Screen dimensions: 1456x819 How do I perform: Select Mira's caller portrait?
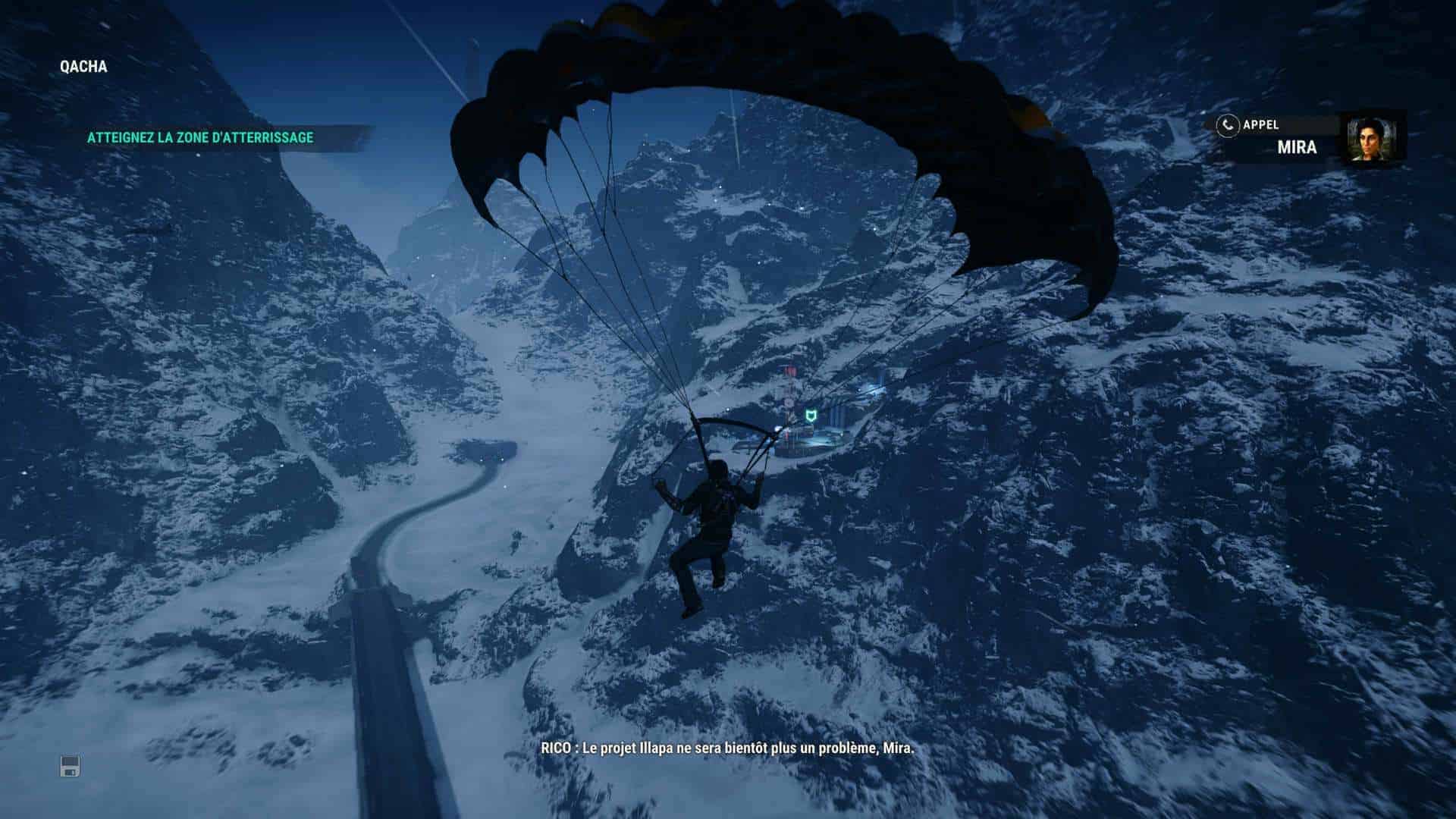1372,140
